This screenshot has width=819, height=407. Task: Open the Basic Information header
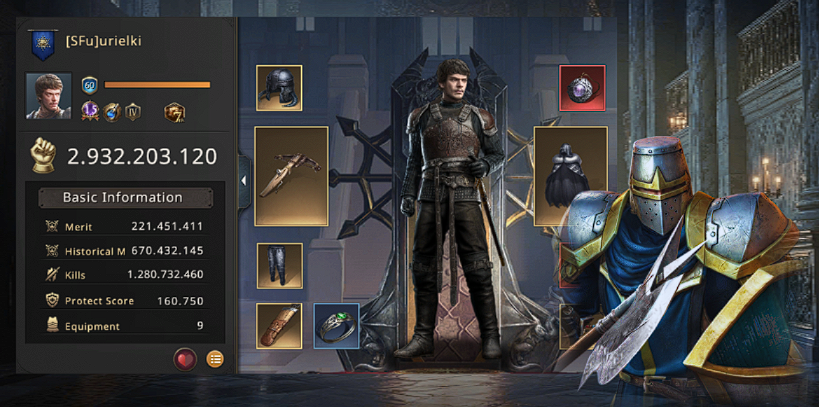pos(123,197)
